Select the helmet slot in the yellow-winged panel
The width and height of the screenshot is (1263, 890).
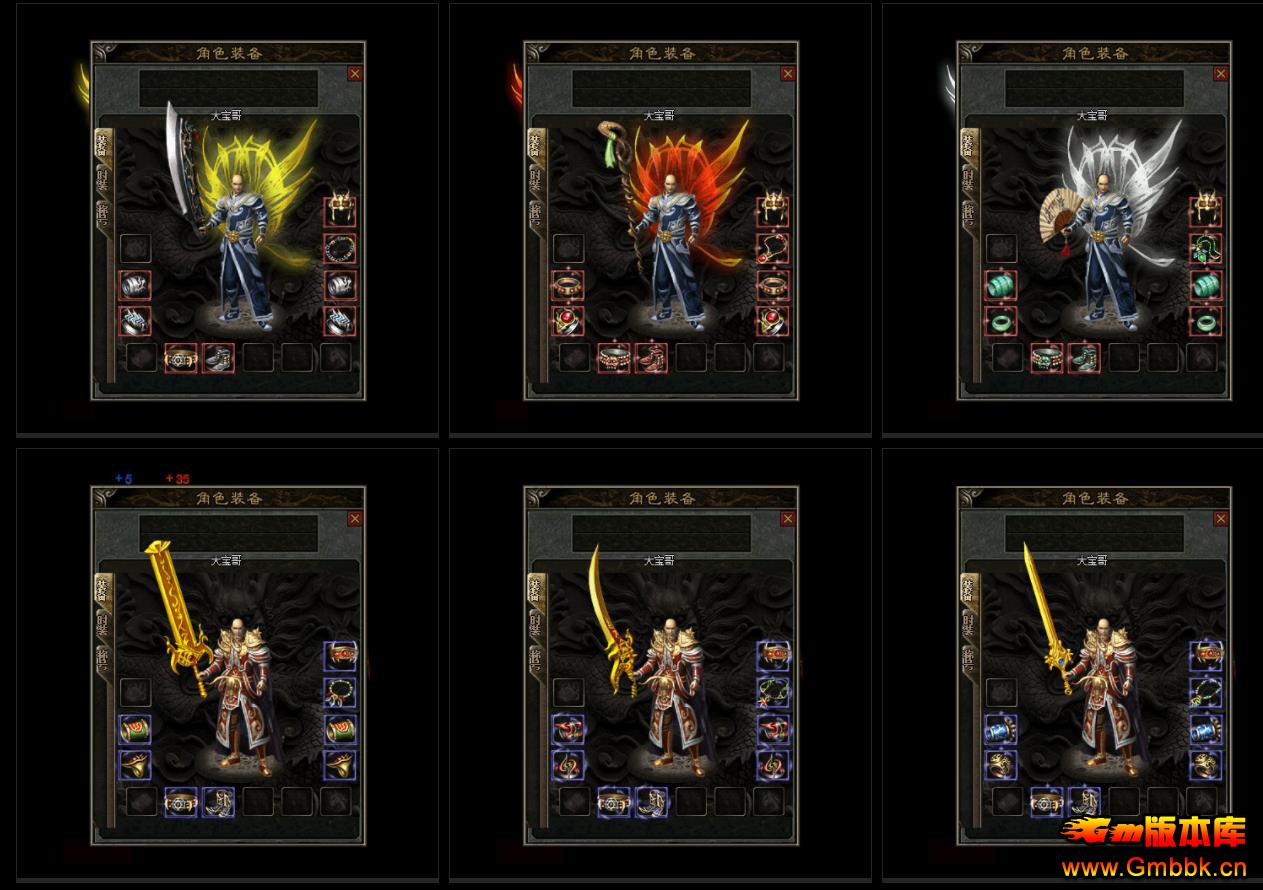click(x=340, y=211)
